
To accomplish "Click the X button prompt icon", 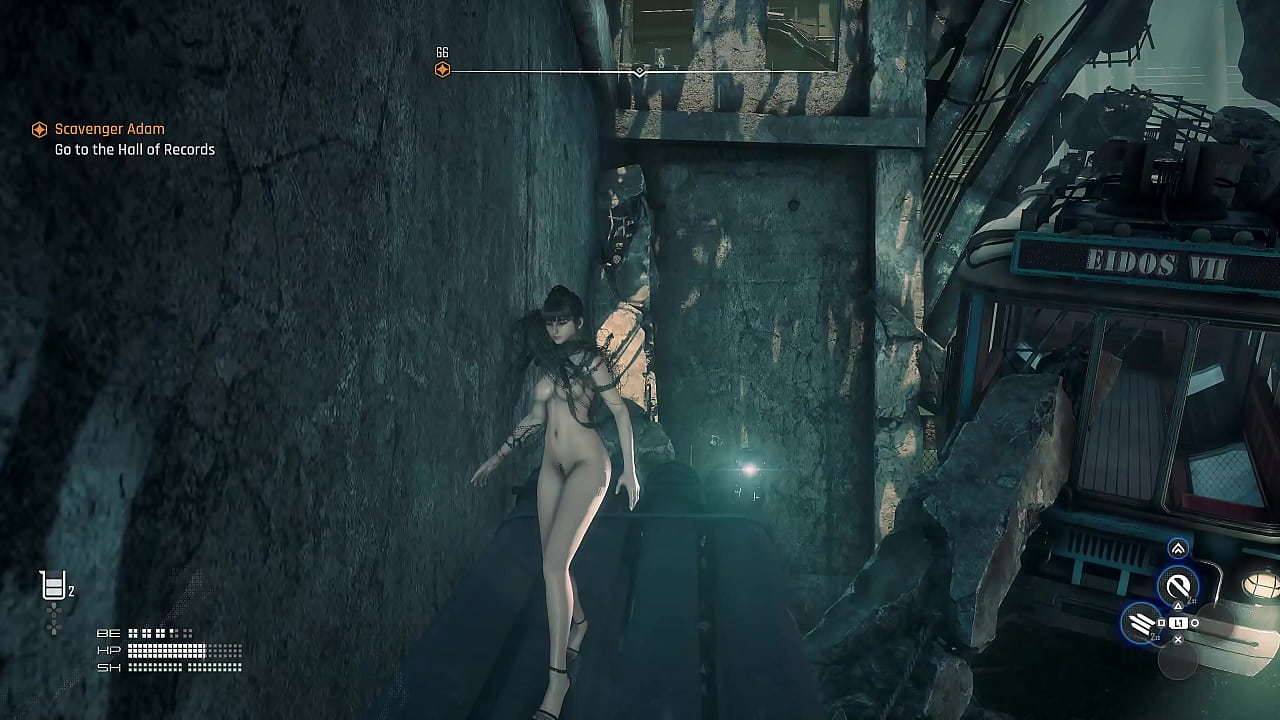I will 1178,639.
